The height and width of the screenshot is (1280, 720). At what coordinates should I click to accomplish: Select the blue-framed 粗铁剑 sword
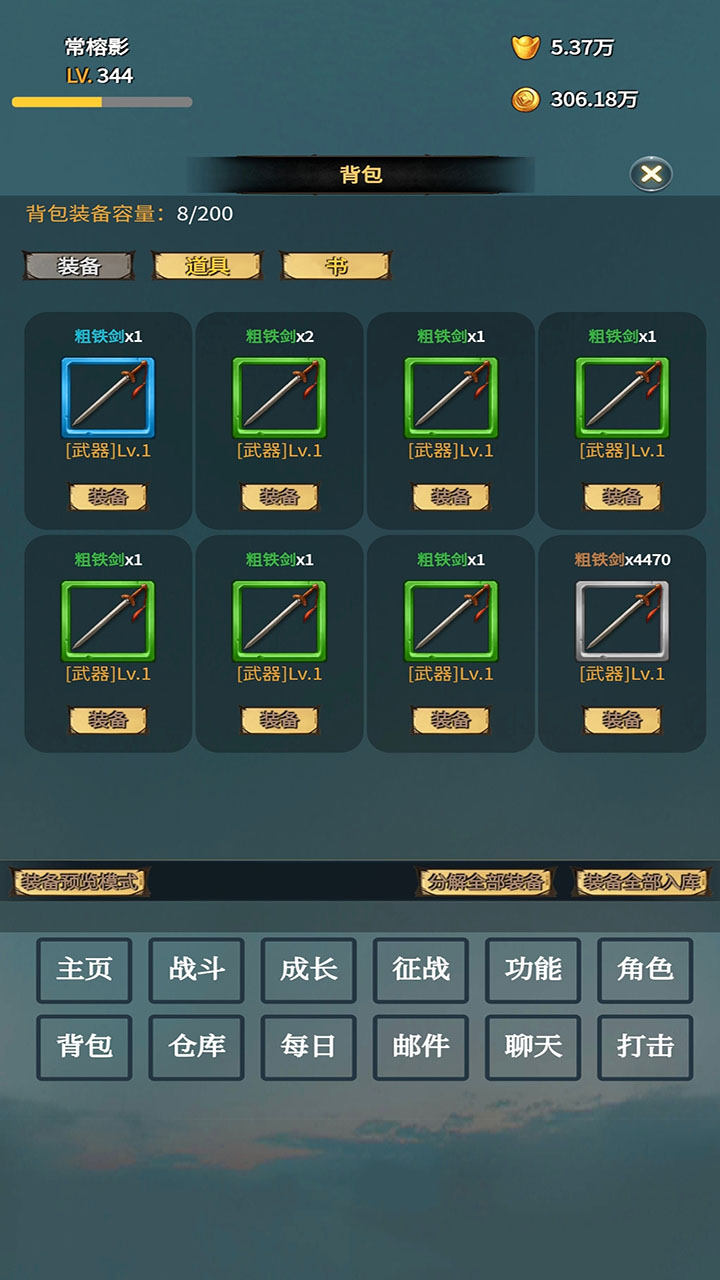point(108,398)
